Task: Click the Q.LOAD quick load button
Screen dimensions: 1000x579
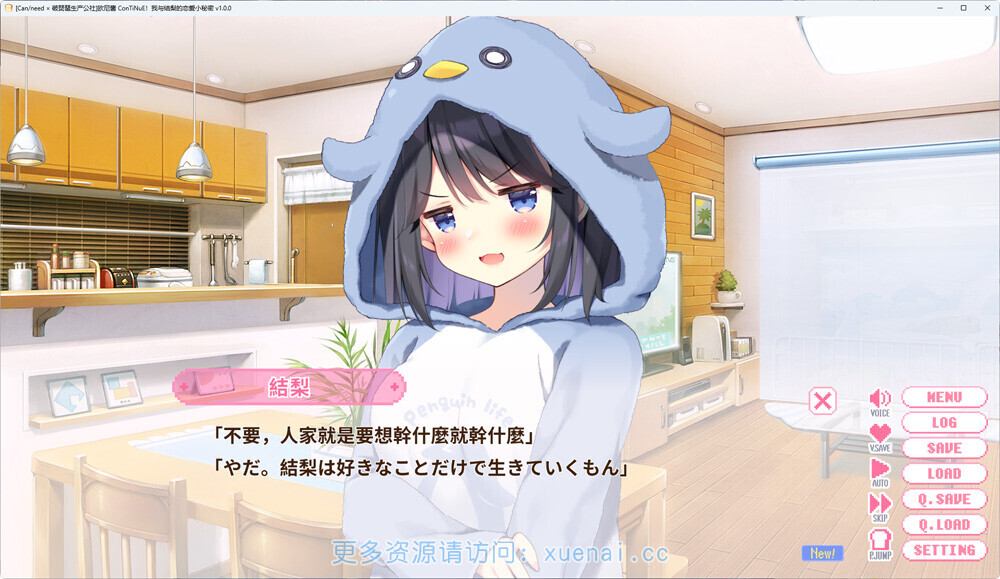Action: click(x=943, y=525)
